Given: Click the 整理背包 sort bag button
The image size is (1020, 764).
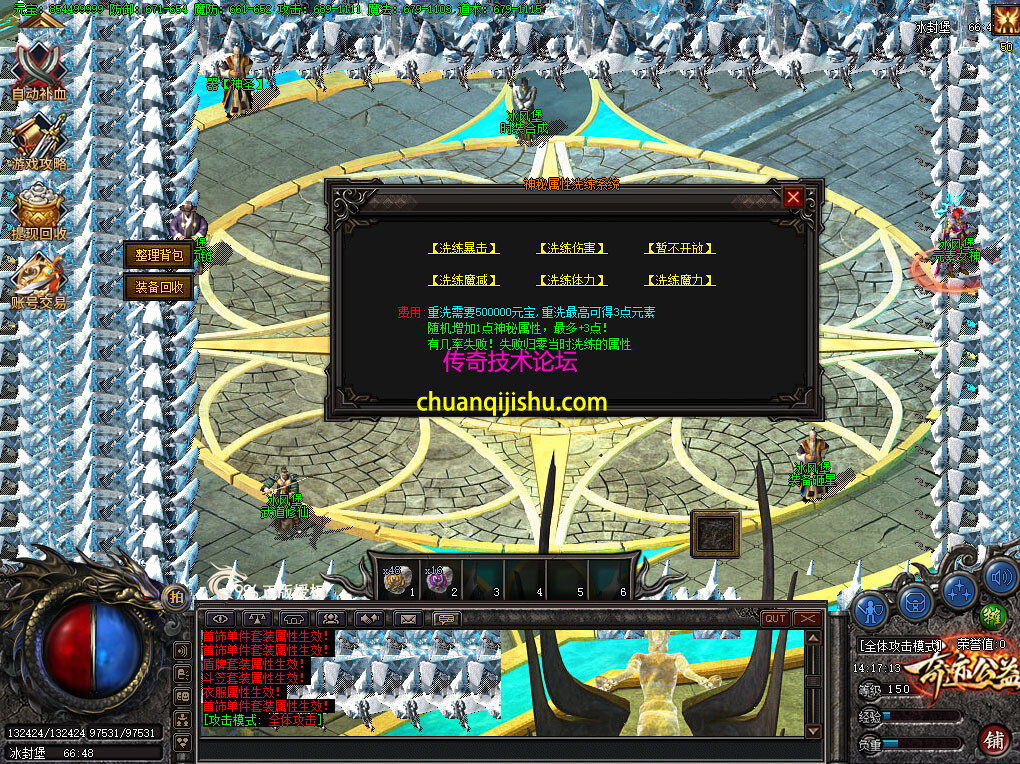Looking at the screenshot, I should tap(159, 255).
